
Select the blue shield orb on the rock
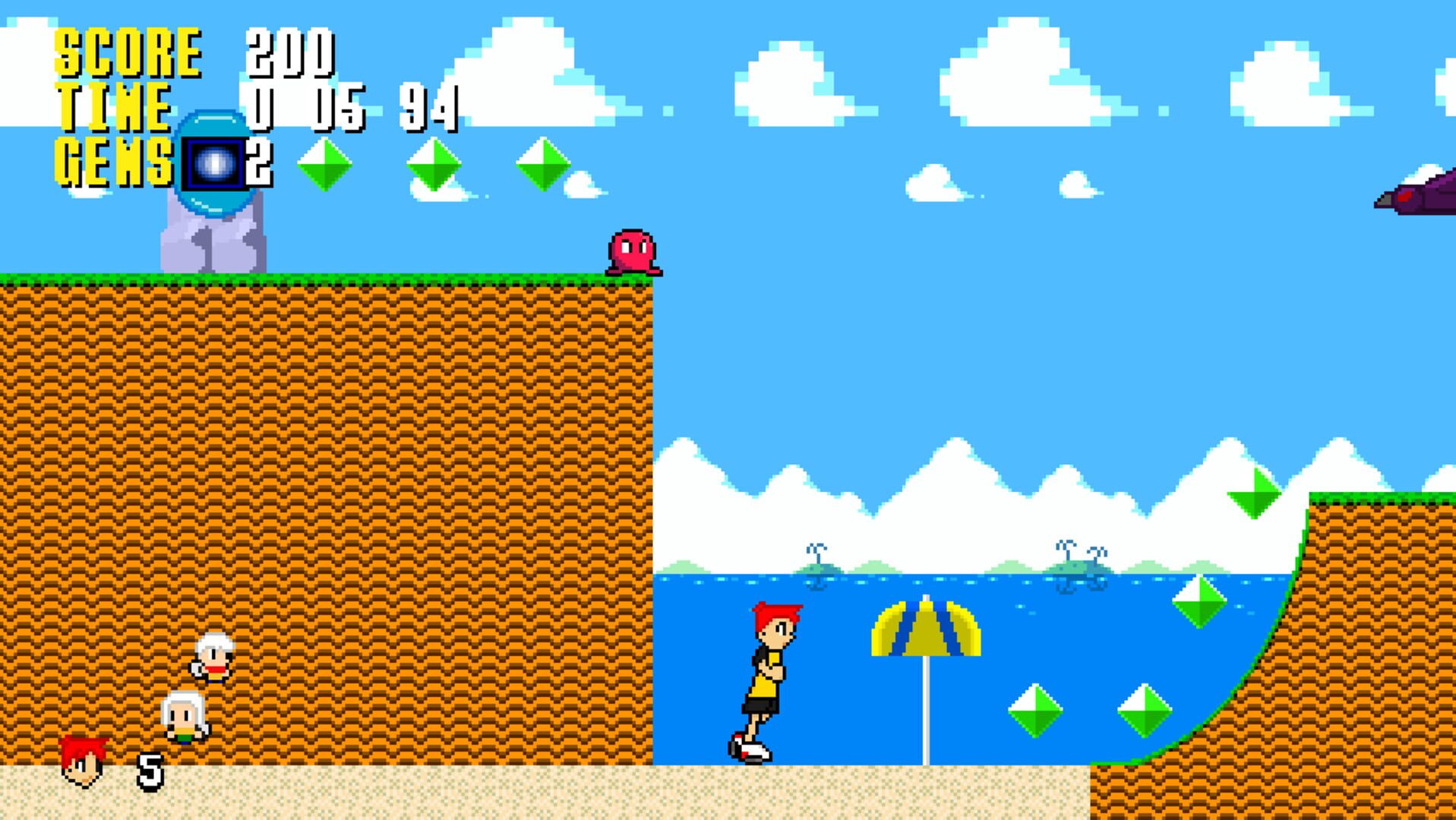coord(213,163)
